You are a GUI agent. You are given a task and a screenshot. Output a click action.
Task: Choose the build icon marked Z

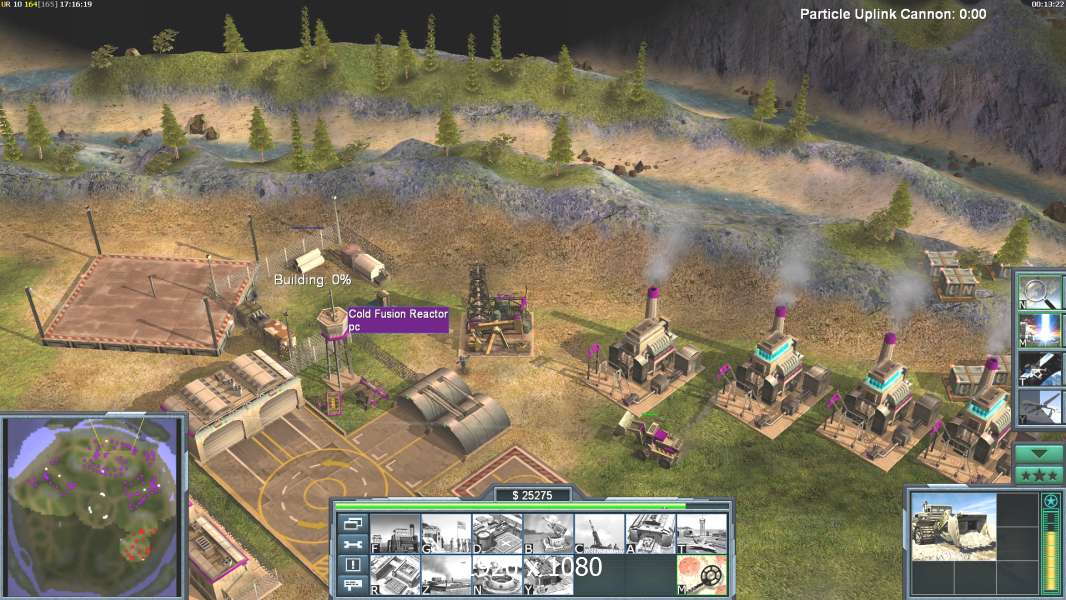pyautogui.click(x=446, y=574)
